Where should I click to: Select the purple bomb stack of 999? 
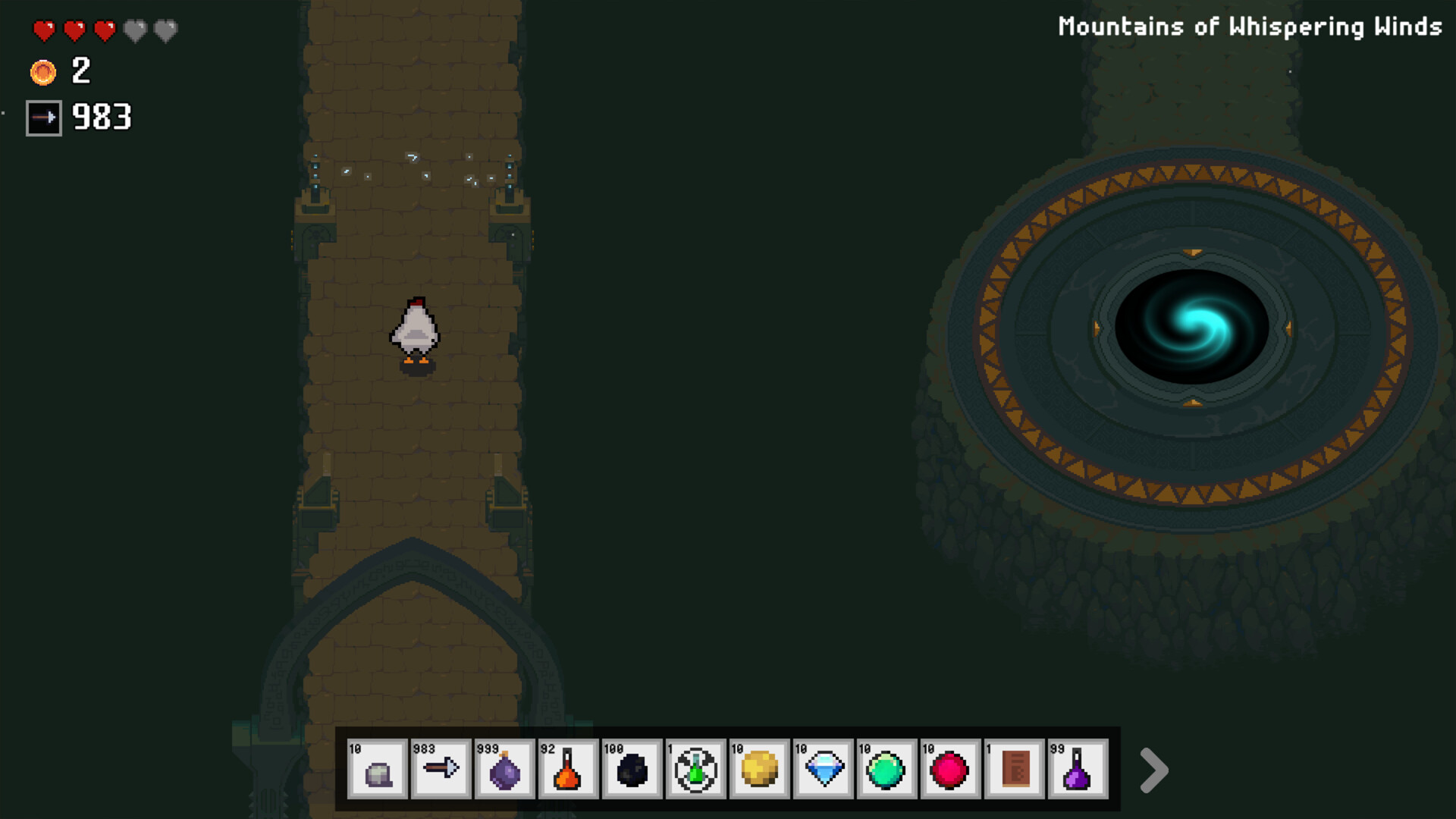point(504,770)
